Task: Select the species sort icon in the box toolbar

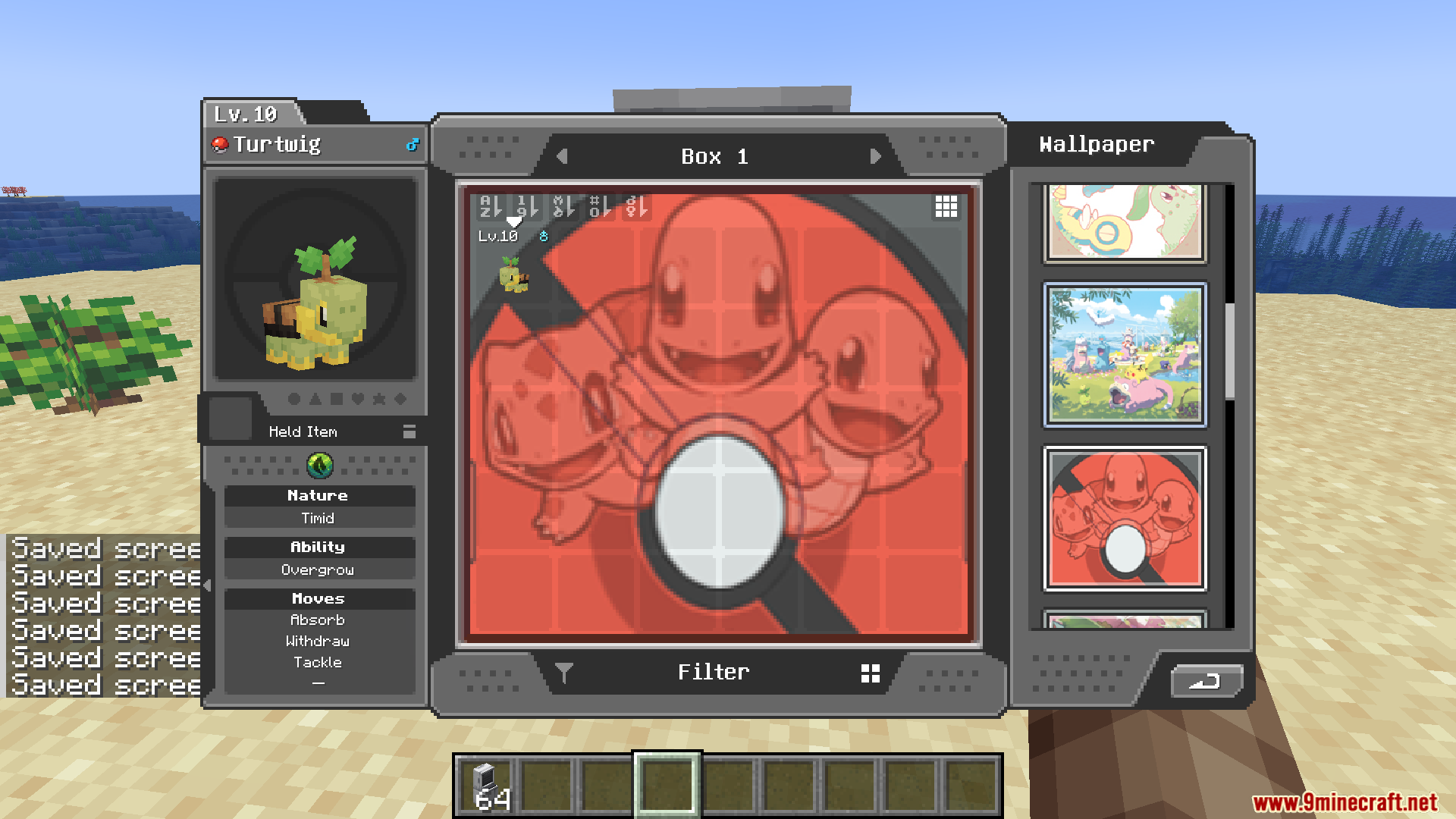Action: pos(564,206)
